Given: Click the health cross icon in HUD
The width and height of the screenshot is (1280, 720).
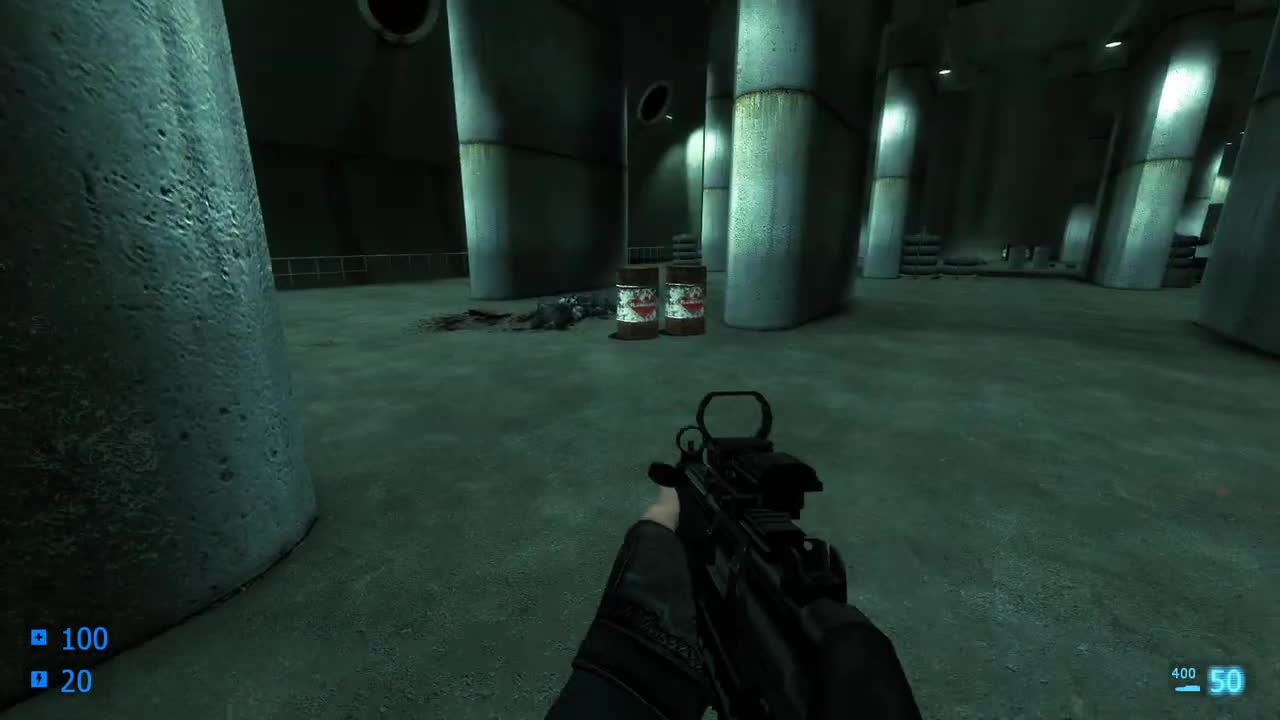Looking at the screenshot, I should point(37,636).
